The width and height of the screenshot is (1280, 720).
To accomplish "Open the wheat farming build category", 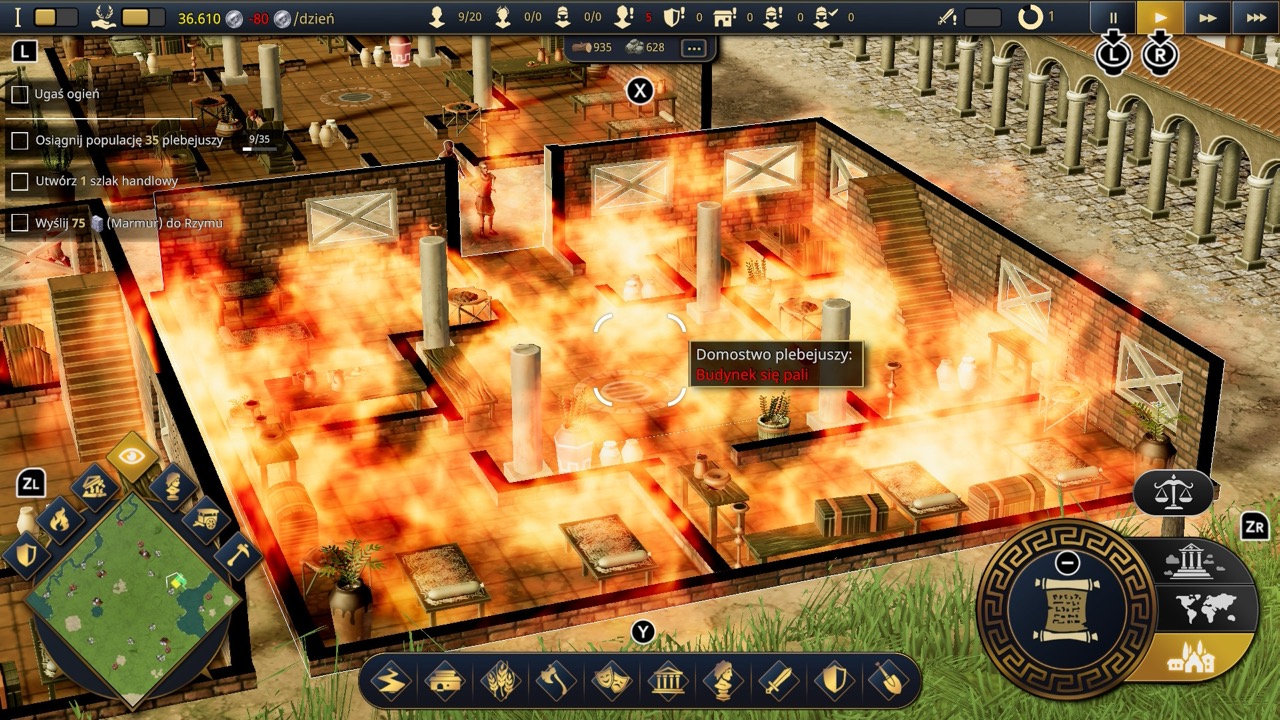I will [x=500, y=682].
